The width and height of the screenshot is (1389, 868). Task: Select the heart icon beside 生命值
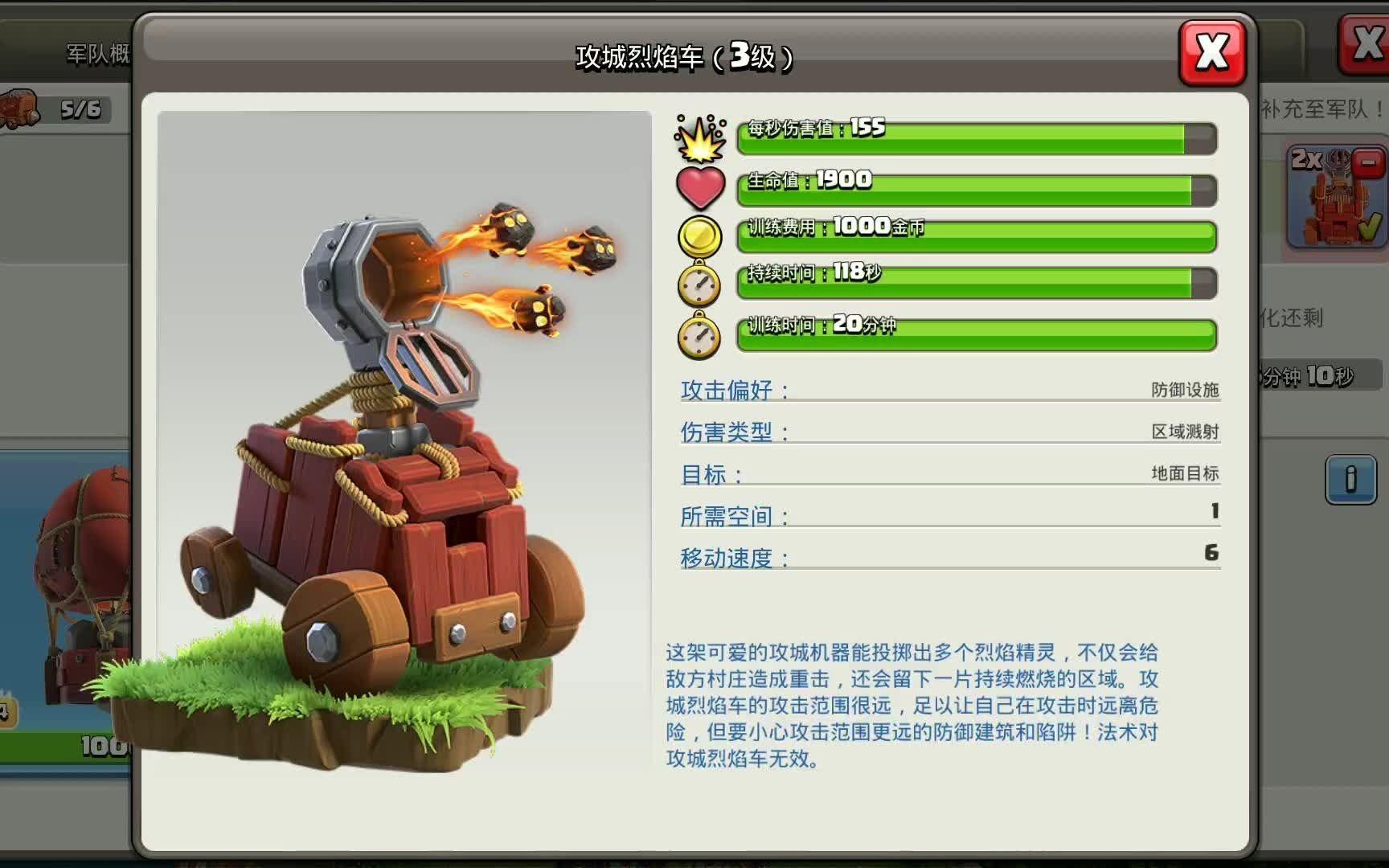699,186
